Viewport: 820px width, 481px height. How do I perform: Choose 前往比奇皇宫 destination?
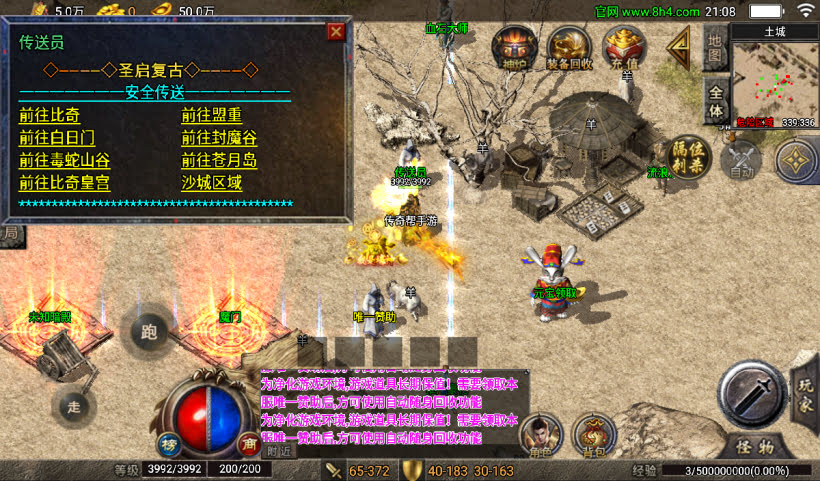pos(64,184)
